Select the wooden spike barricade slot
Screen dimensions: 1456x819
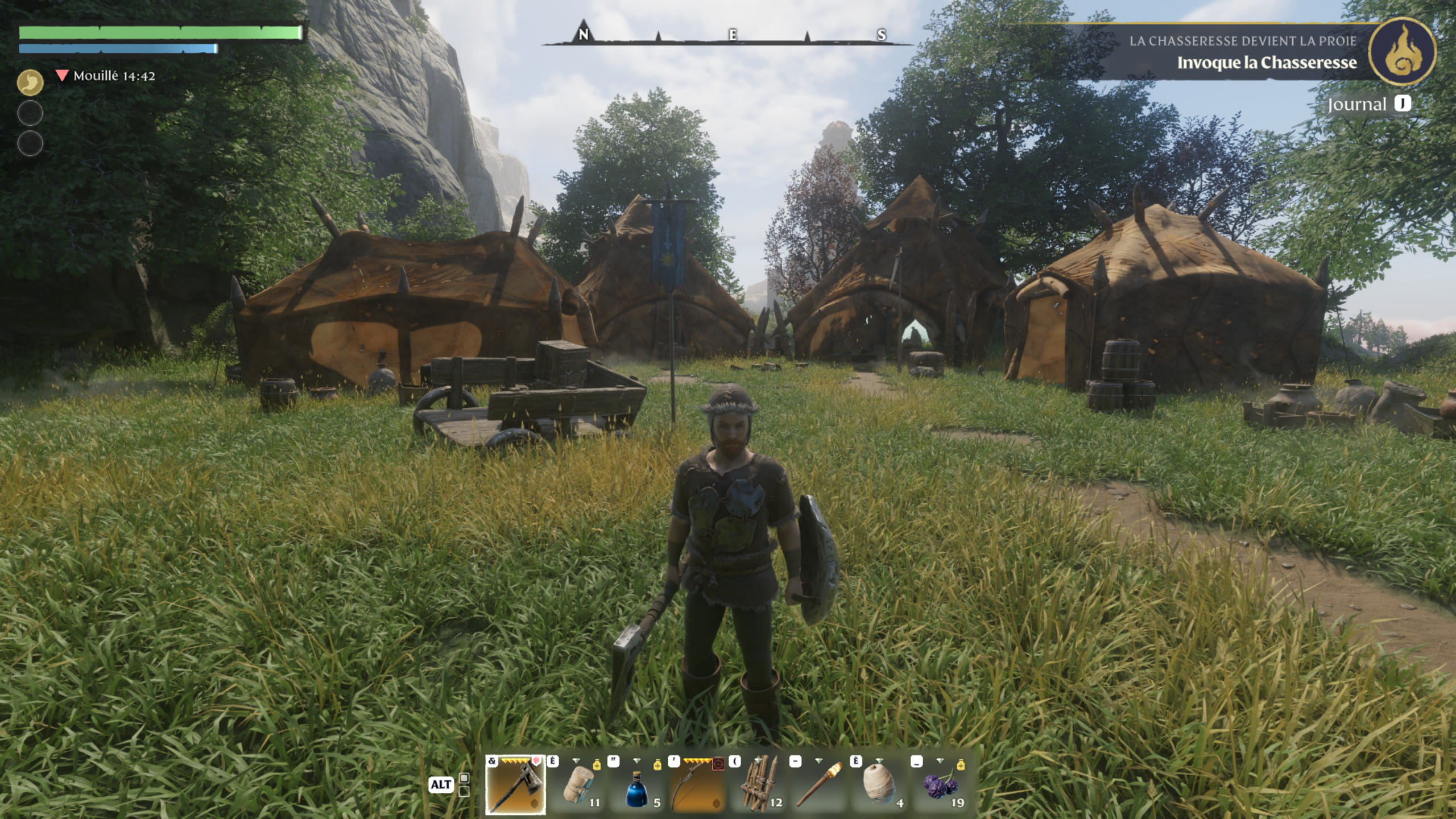[x=760, y=785]
